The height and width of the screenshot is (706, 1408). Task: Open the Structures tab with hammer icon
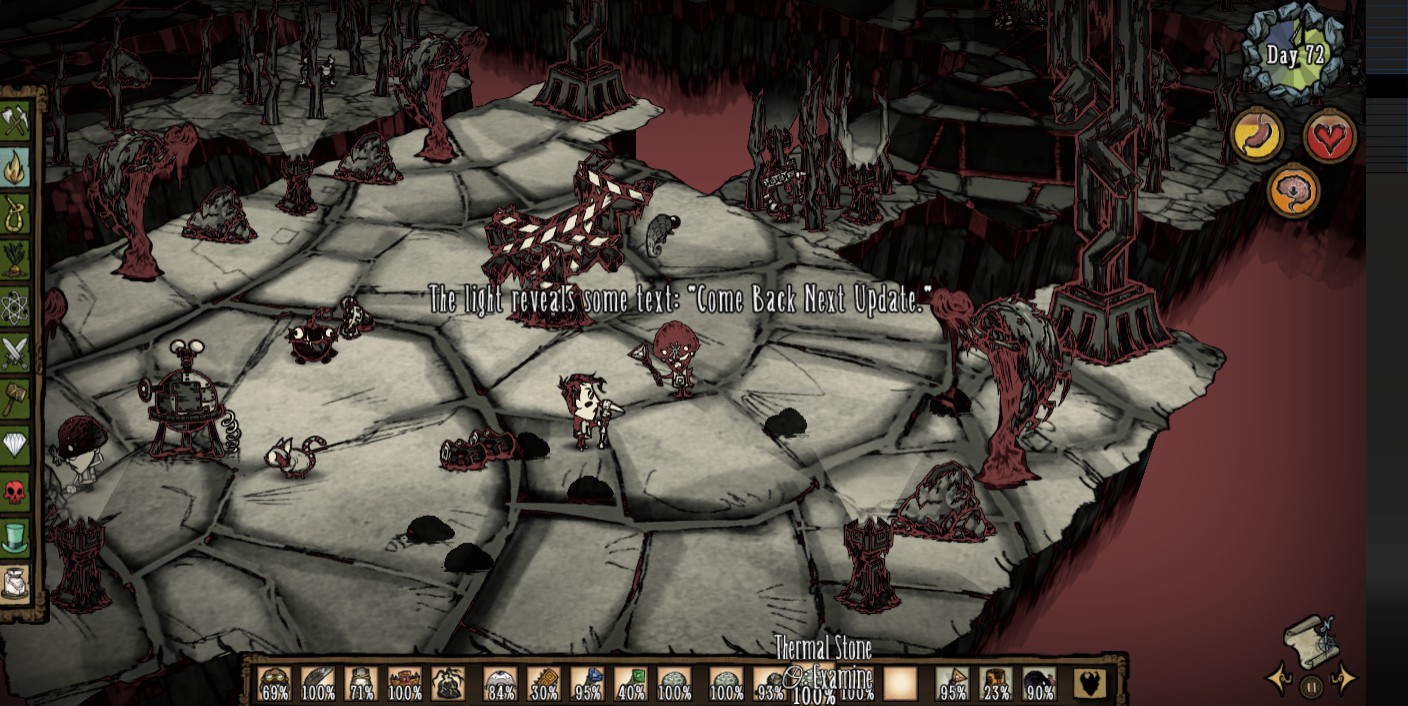16,398
